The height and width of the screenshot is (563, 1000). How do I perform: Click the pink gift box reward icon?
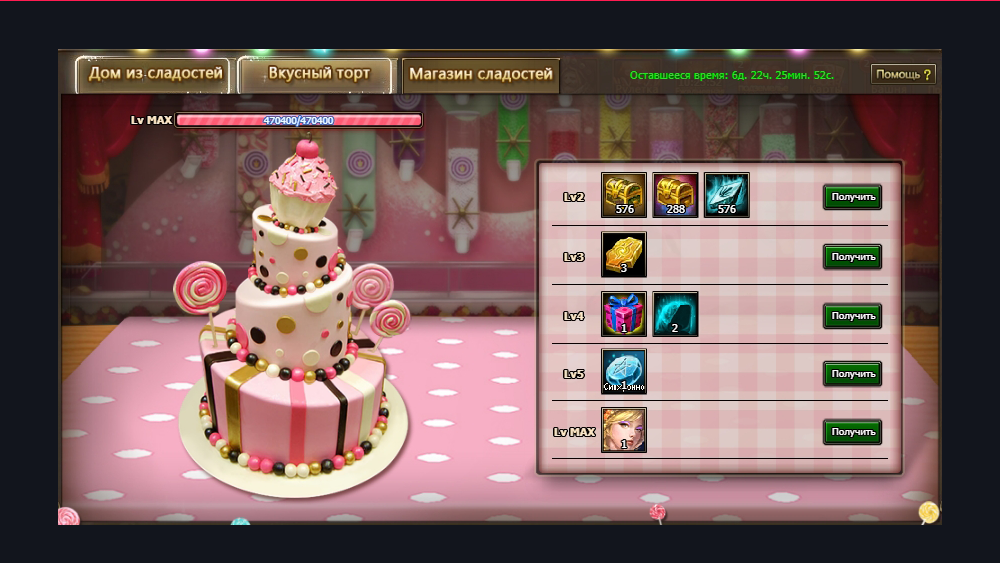pos(624,313)
